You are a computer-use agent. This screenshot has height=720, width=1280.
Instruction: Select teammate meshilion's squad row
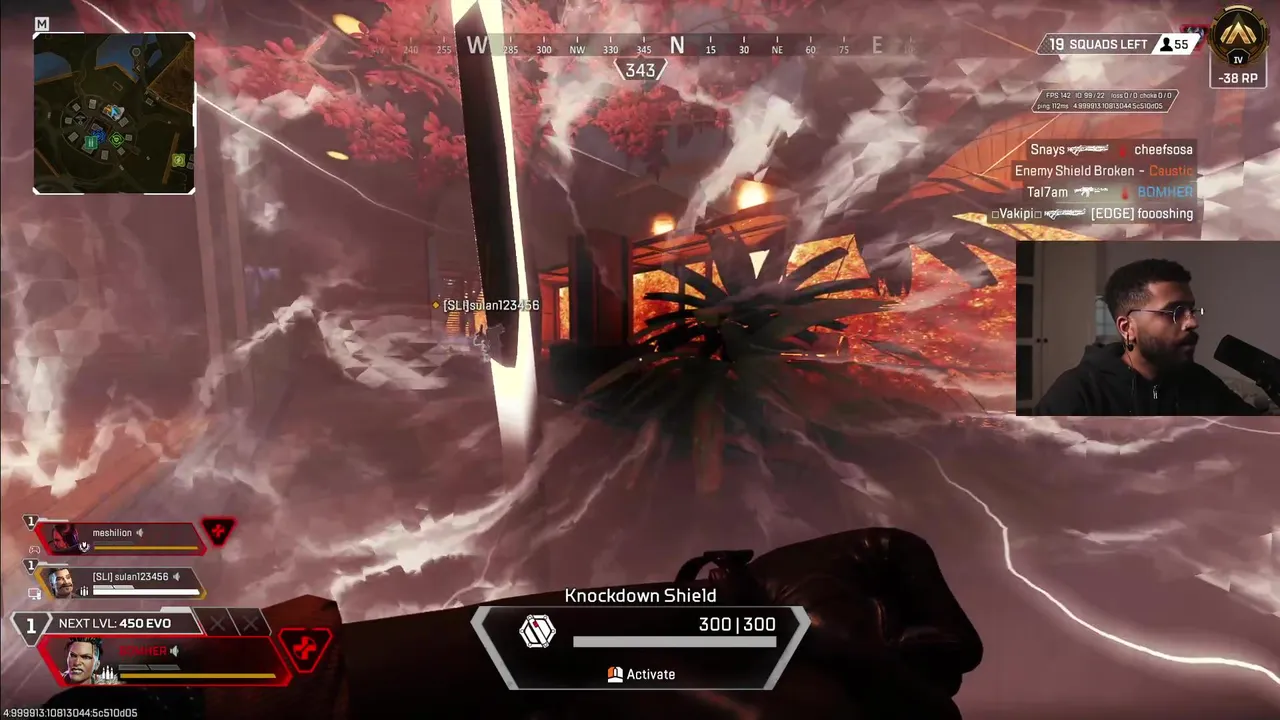[120, 538]
